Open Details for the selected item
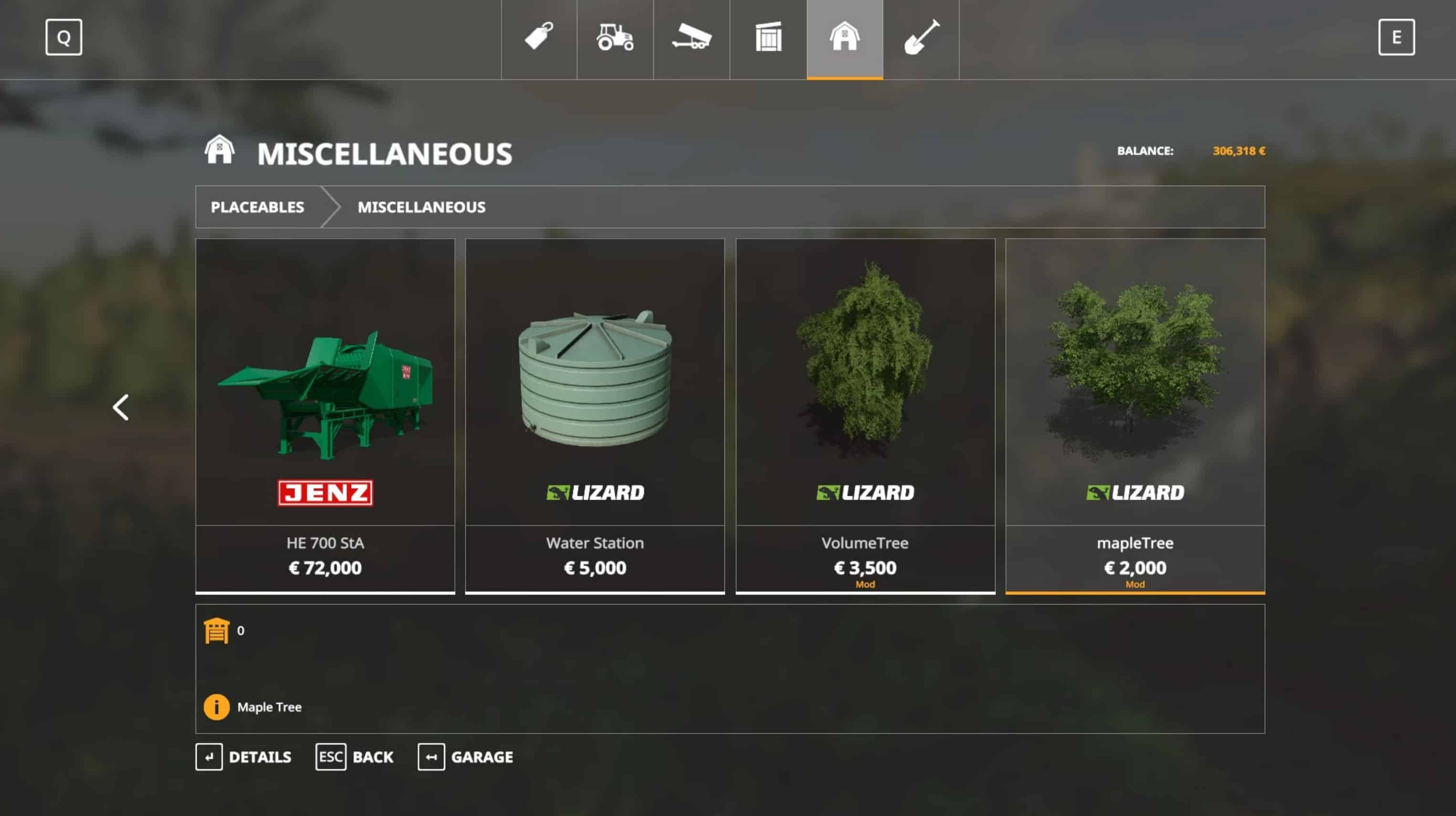1456x816 pixels. pyautogui.click(x=243, y=757)
